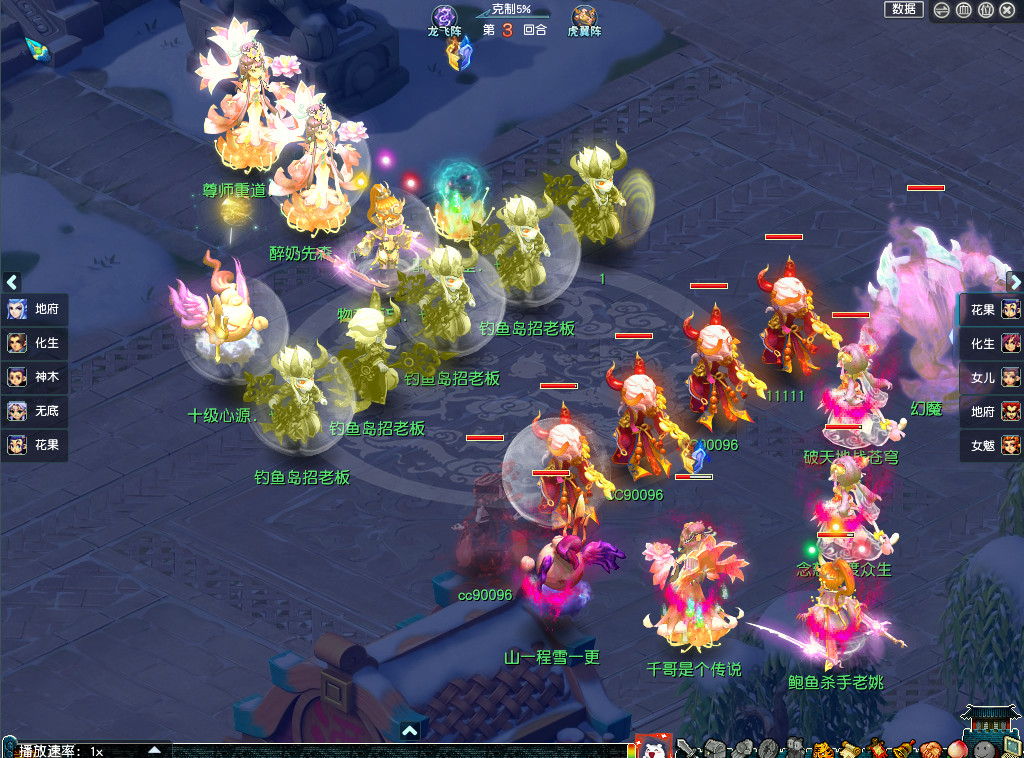Click the 龙飞阵 formation icon
Viewport: 1024px width, 758px height.
(x=444, y=16)
